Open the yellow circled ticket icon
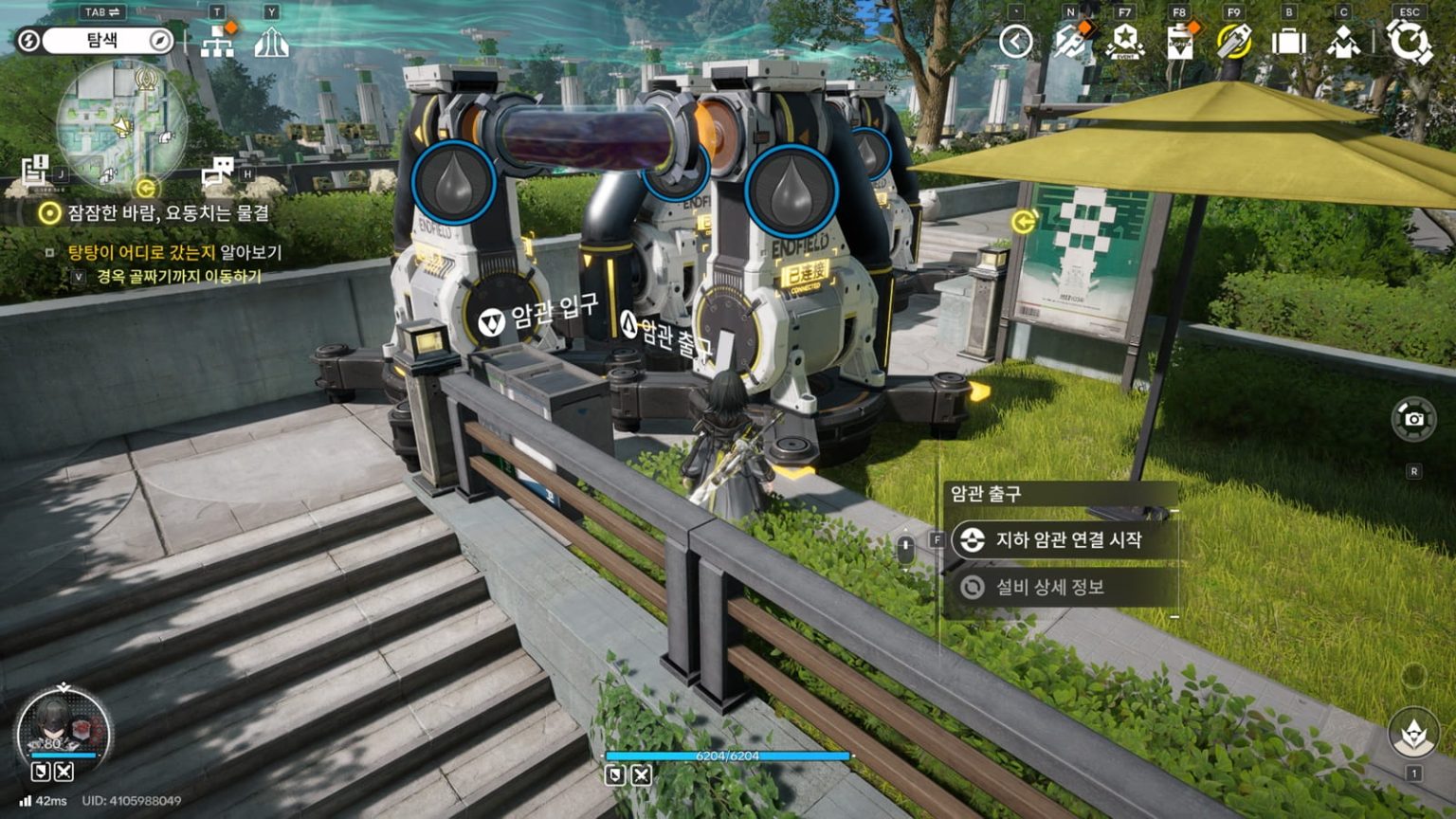The image size is (1456, 819). 1233,42
